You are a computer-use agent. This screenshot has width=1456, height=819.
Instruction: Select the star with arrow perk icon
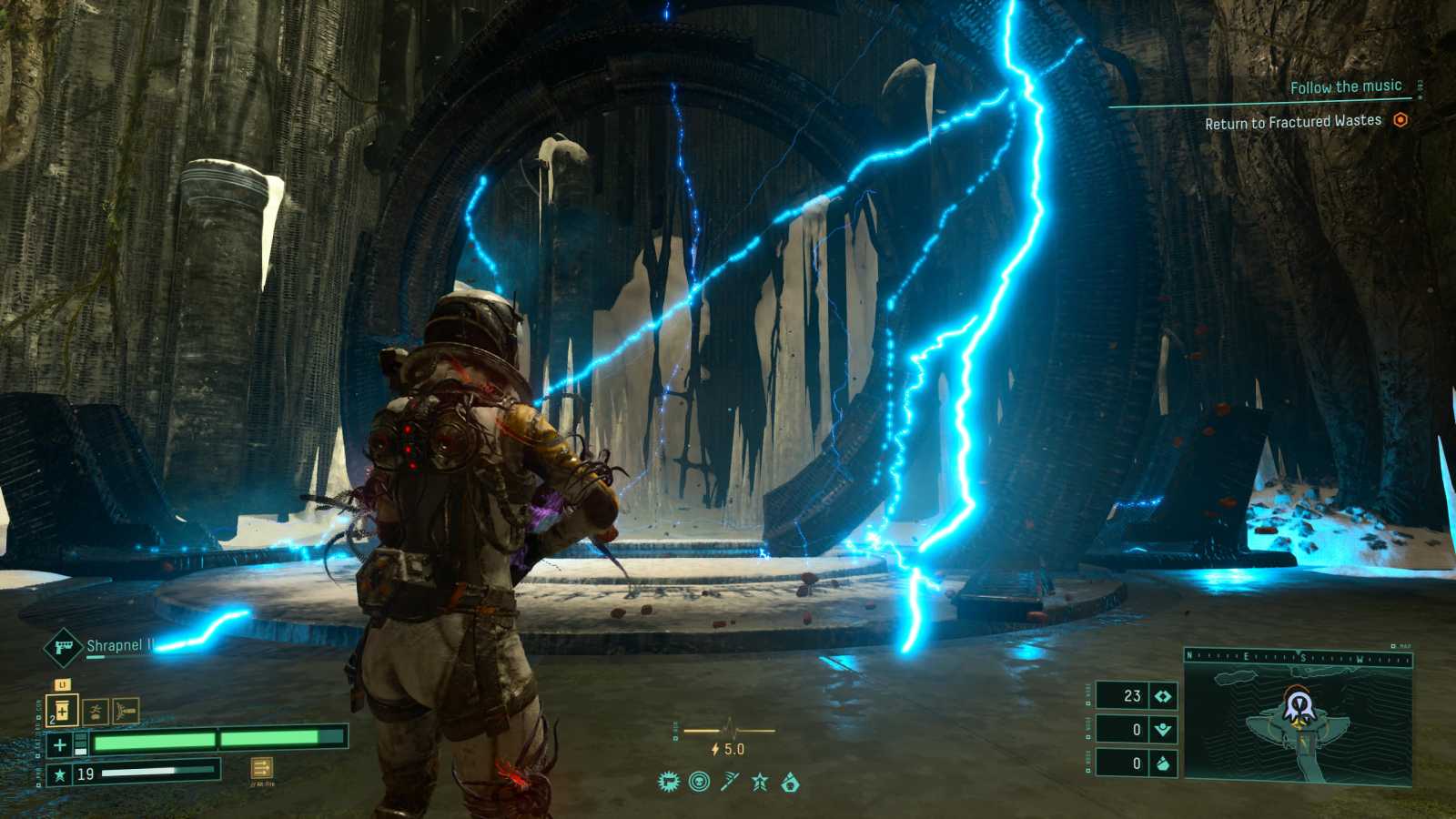[760, 782]
